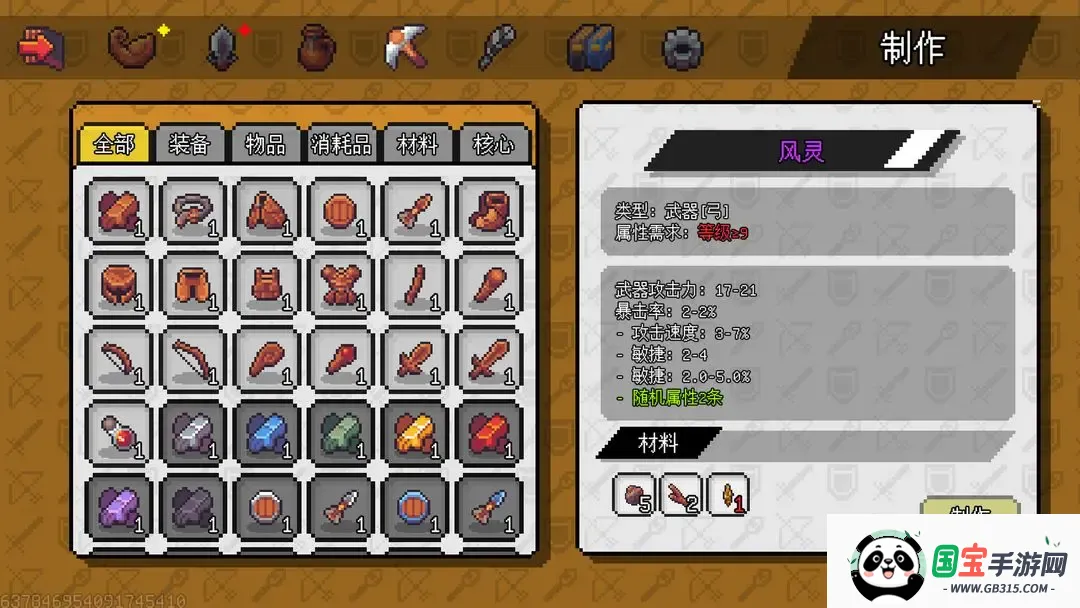Switch to the 核心 tab
This screenshot has width=1080, height=608.
493,144
